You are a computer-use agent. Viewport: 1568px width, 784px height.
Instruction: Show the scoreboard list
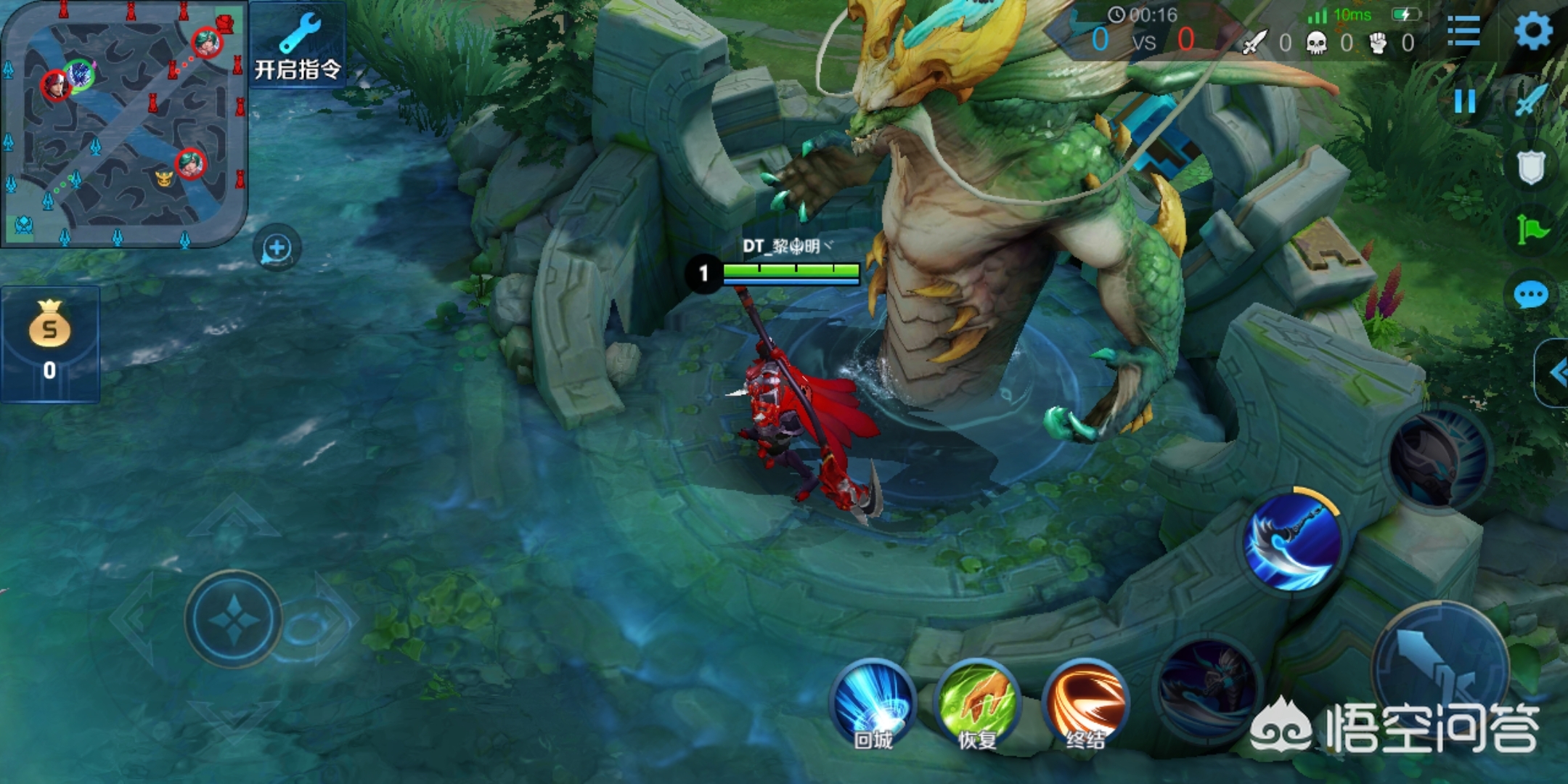(x=1463, y=31)
